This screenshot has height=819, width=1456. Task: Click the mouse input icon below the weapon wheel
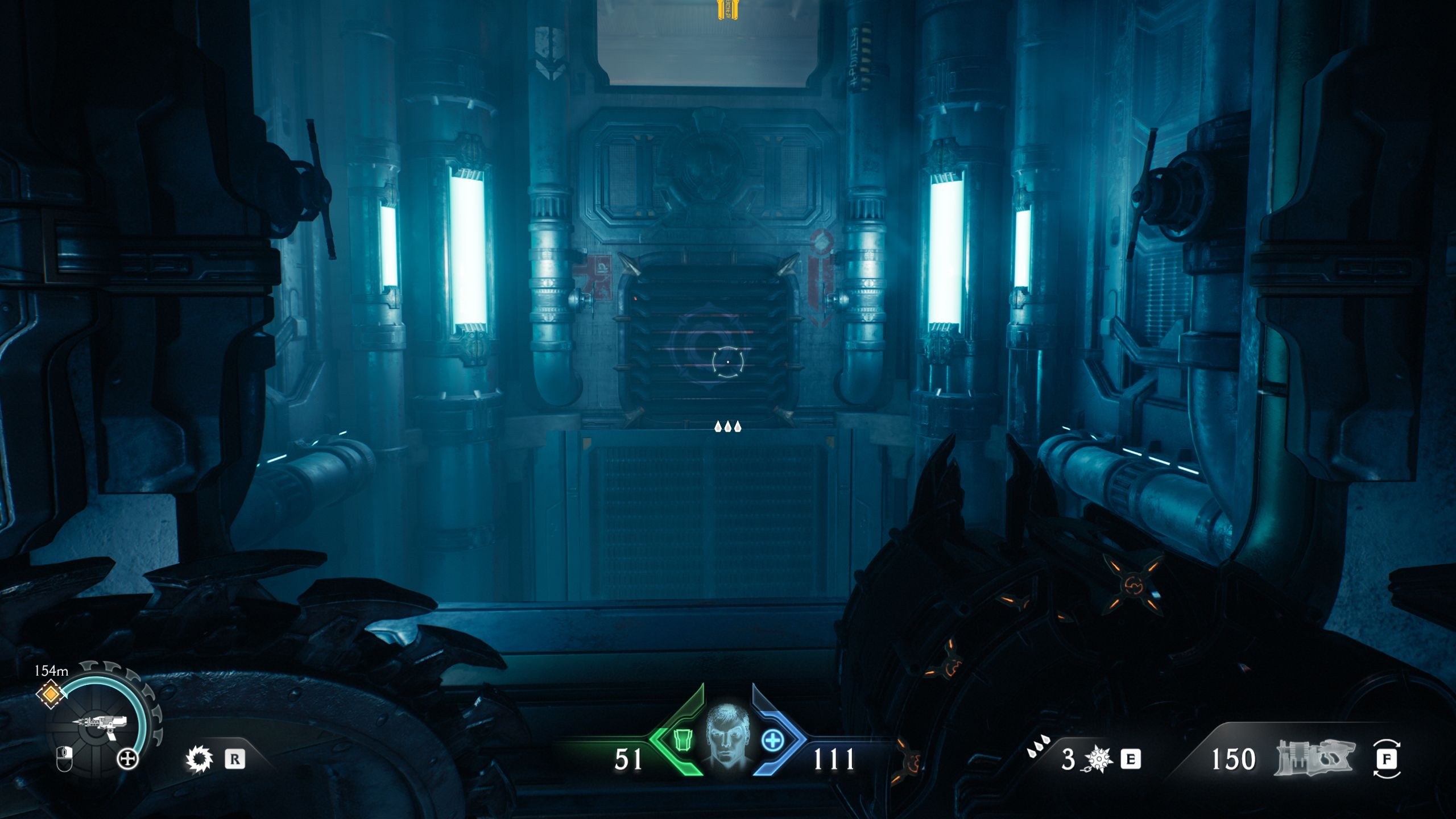(x=64, y=759)
